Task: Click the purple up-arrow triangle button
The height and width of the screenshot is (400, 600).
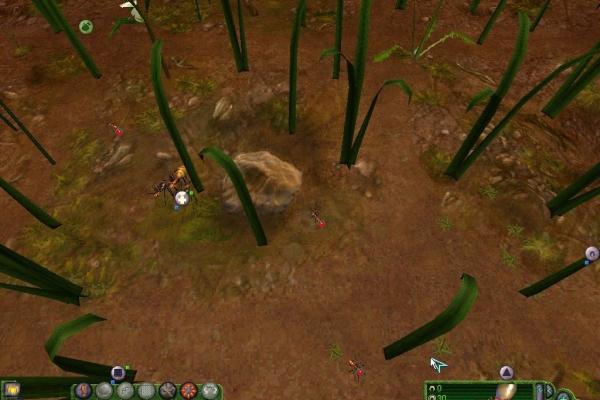Action: point(506,373)
